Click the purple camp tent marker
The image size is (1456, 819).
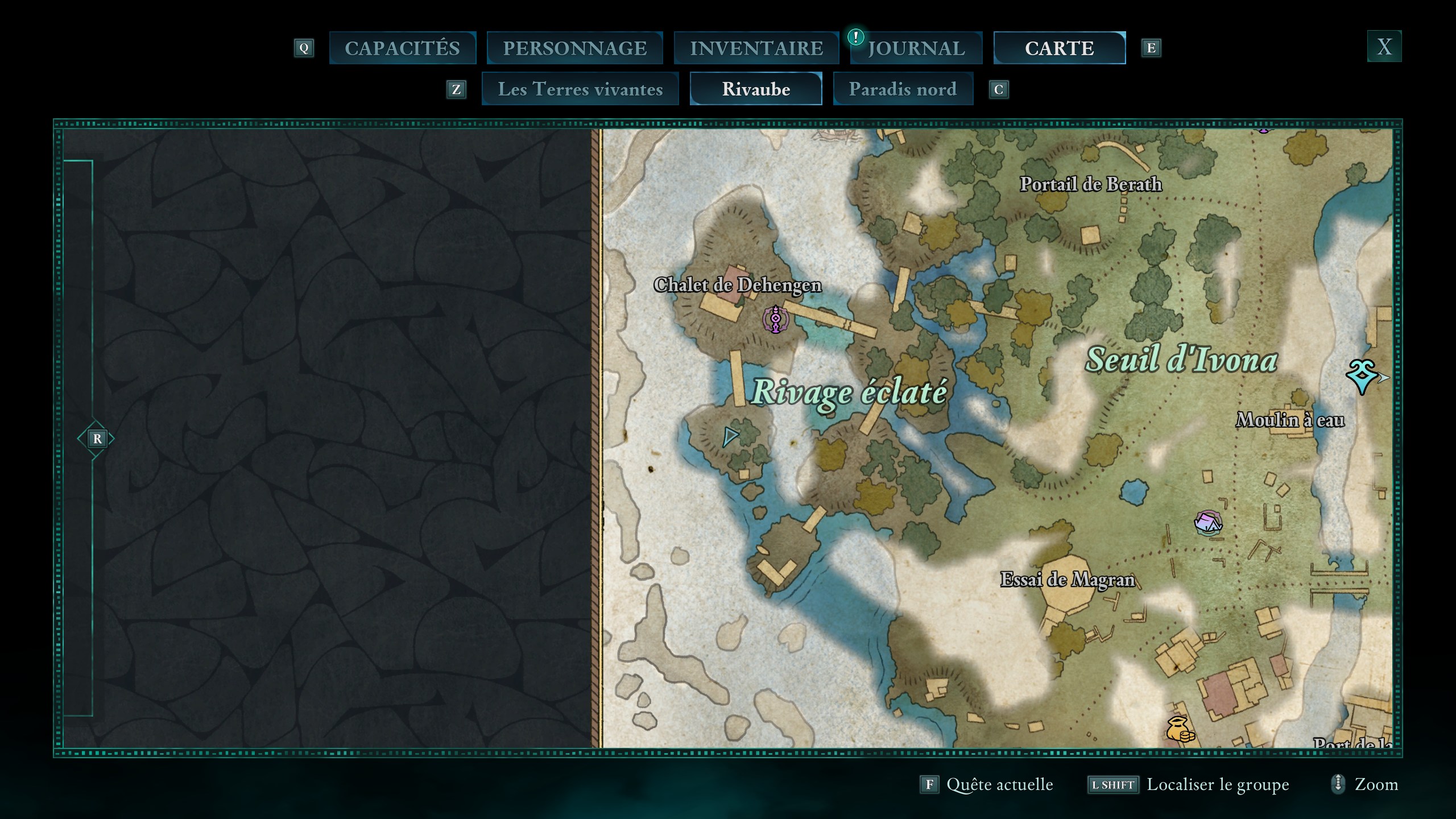[1207, 523]
